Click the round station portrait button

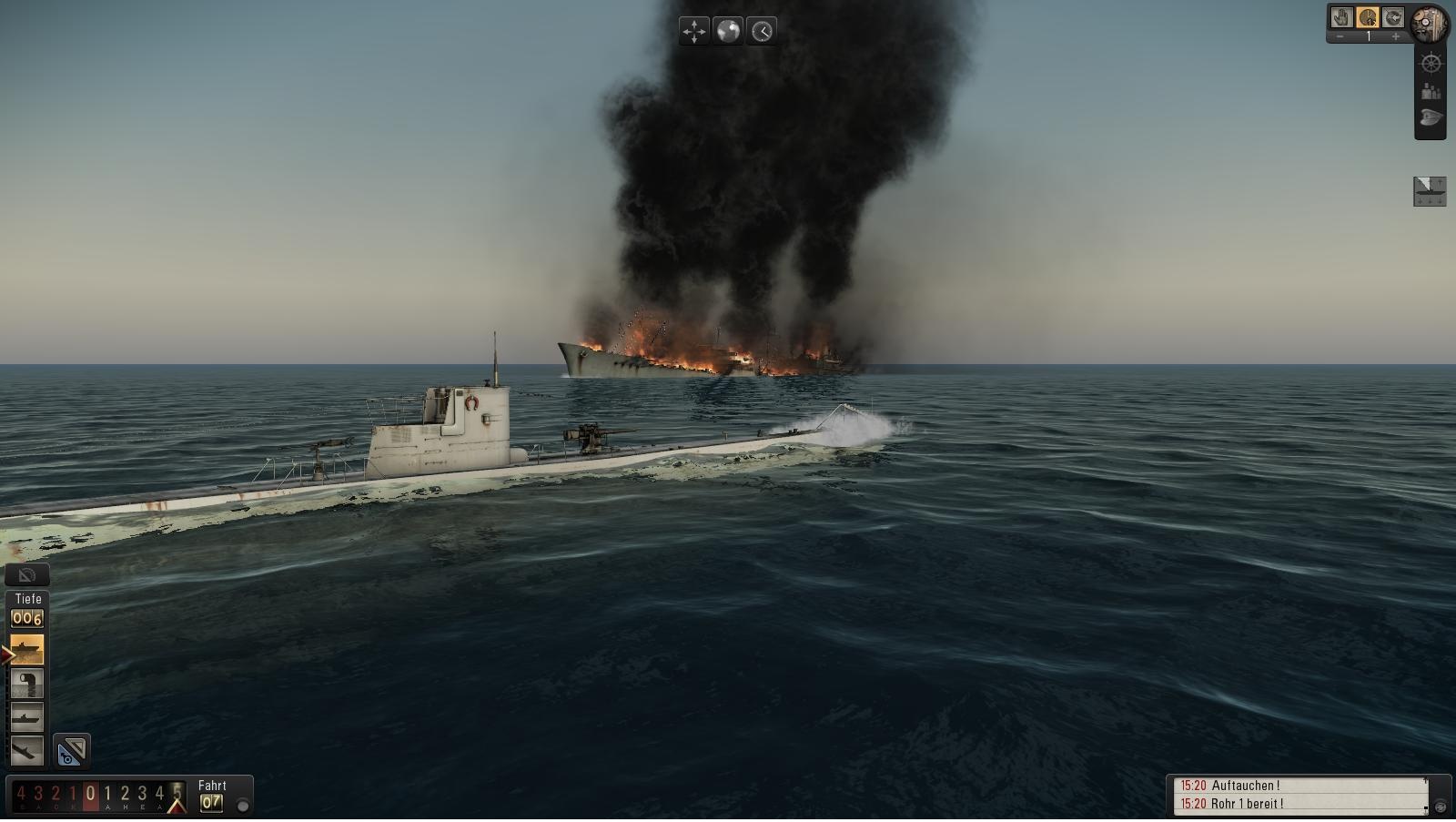click(x=1431, y=23)
